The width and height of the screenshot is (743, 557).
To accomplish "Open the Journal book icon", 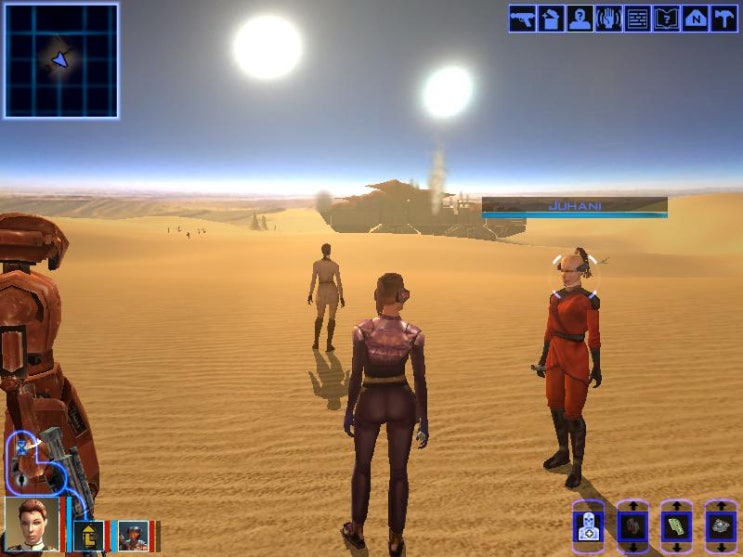I will pos(667,18).
